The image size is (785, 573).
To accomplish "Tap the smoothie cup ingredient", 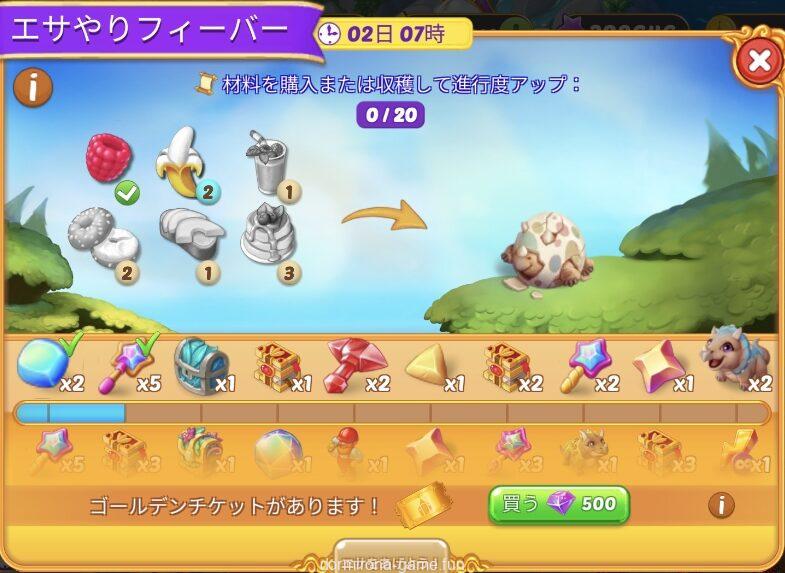I will tap(265, 162).
